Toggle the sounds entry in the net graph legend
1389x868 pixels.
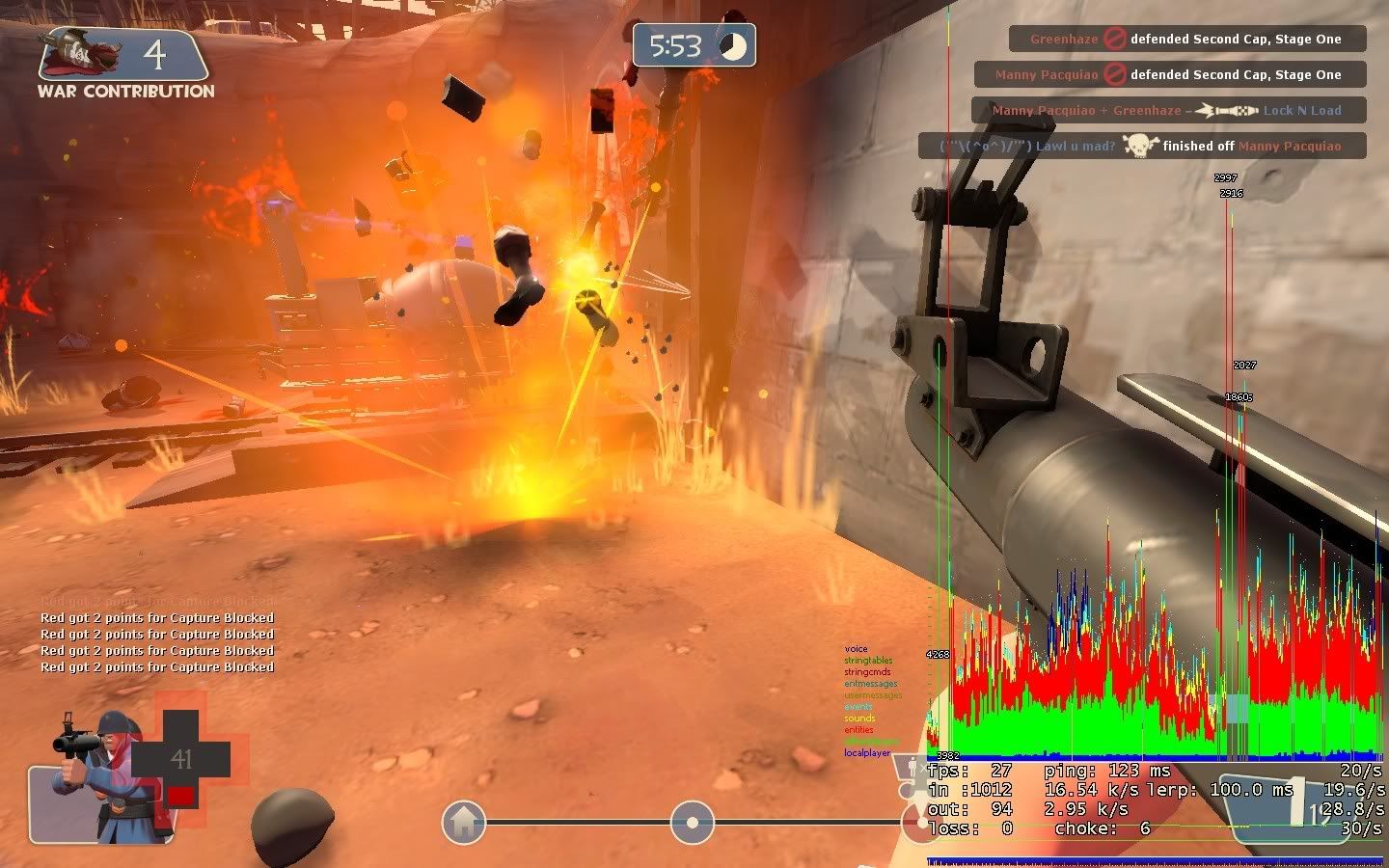pos(858,718)
